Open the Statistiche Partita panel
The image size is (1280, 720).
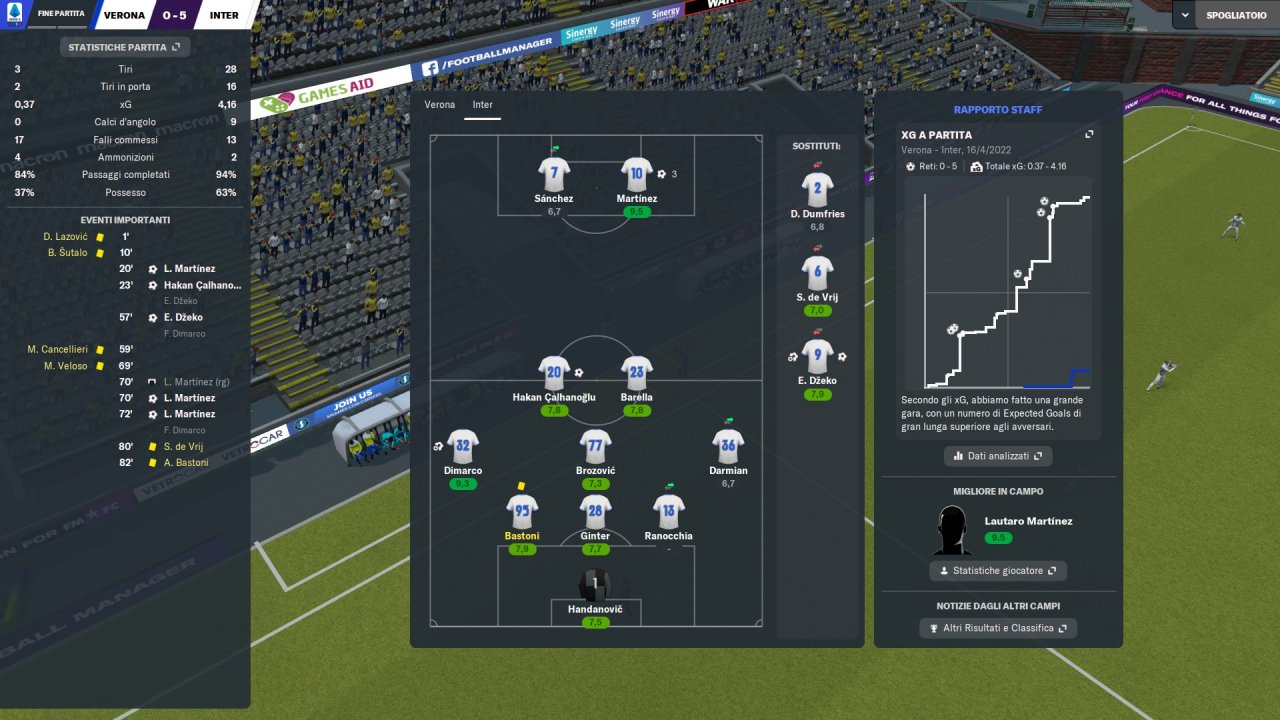(x=124, y=47)
